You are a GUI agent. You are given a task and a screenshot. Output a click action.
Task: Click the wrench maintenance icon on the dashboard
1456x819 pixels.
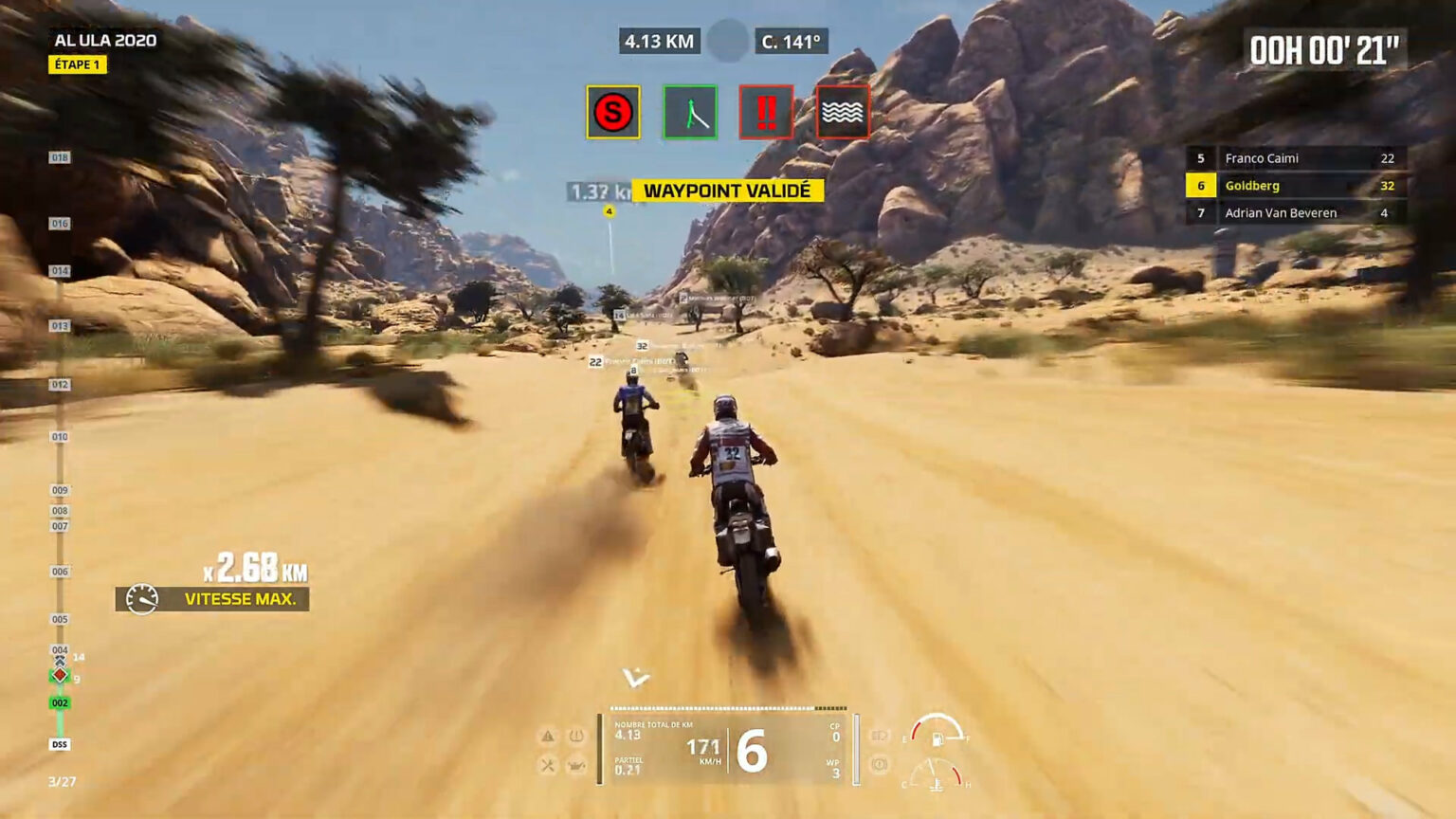point(547,764)
